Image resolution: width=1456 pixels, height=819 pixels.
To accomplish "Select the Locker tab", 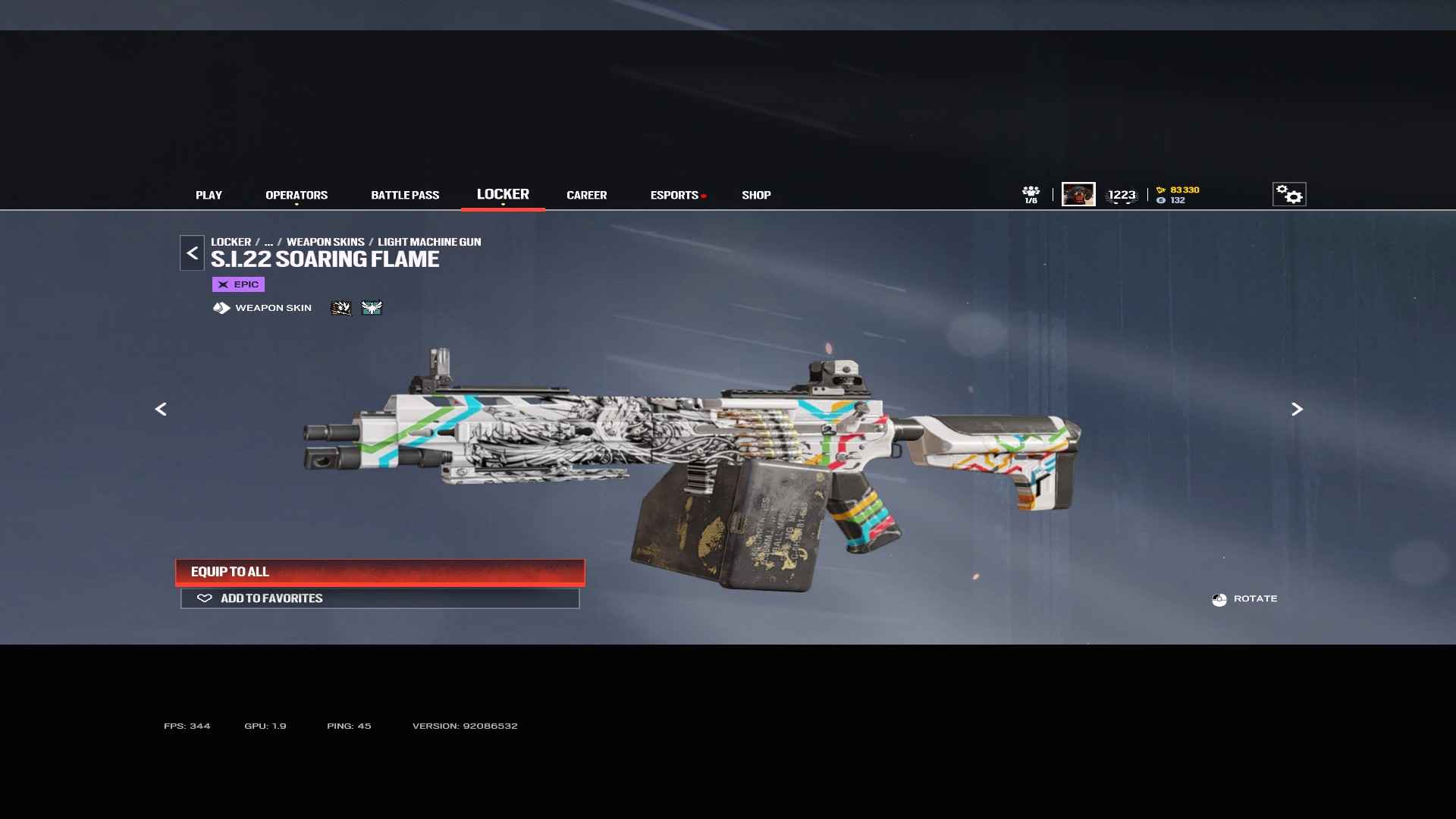I will (x=503, y=195).
